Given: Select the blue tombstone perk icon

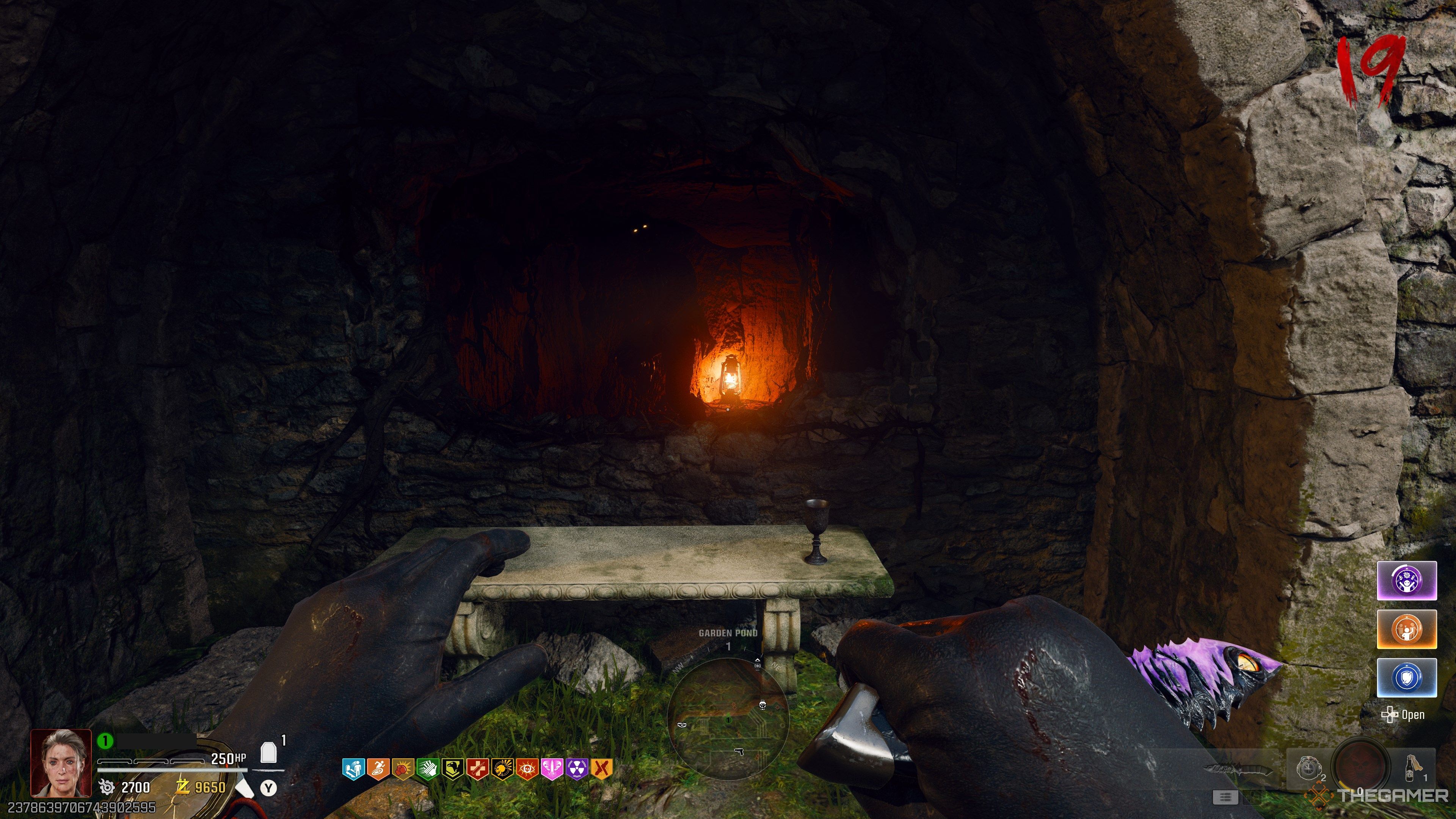Looking at the screenshot, I should pyautogui.click(x=353, y=769).
